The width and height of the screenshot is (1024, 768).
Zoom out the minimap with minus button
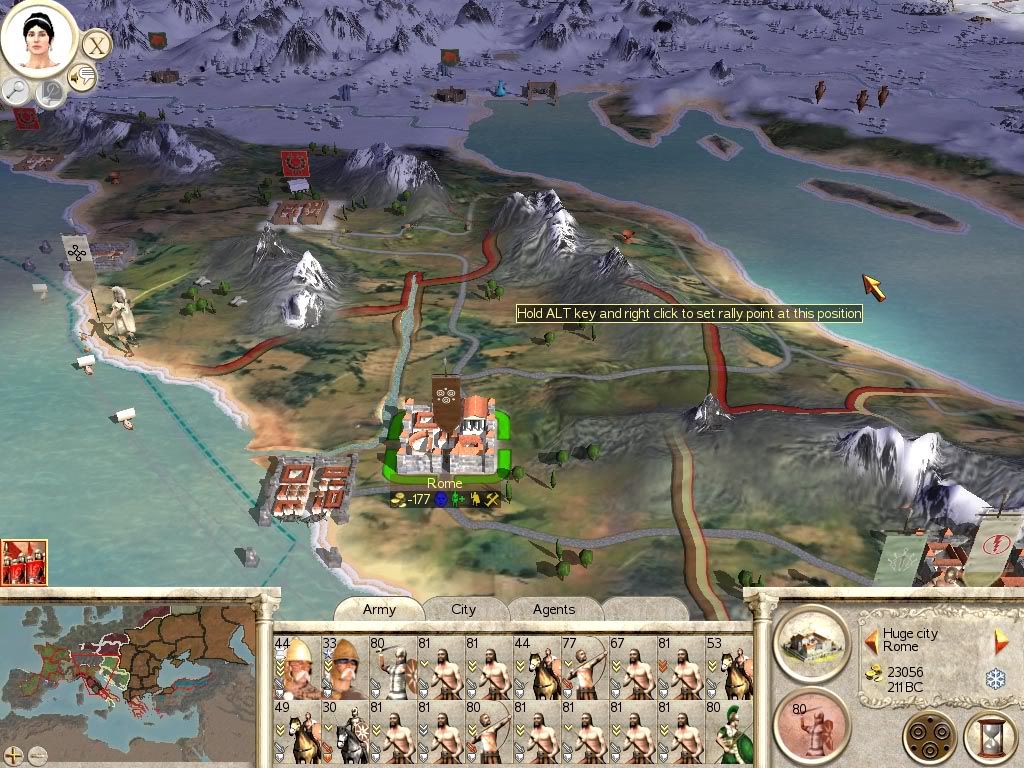click(x=37, y=754)
